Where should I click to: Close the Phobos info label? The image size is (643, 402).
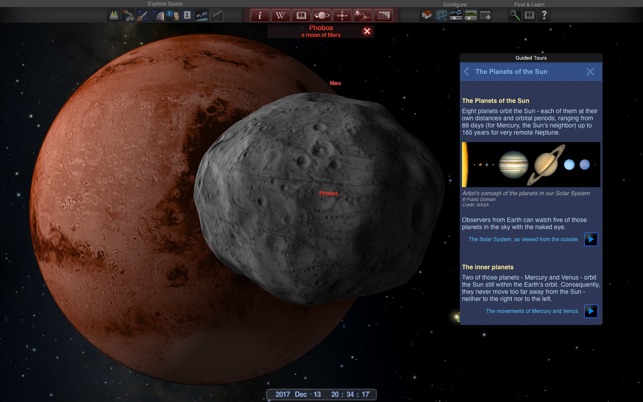pos(367,31)
